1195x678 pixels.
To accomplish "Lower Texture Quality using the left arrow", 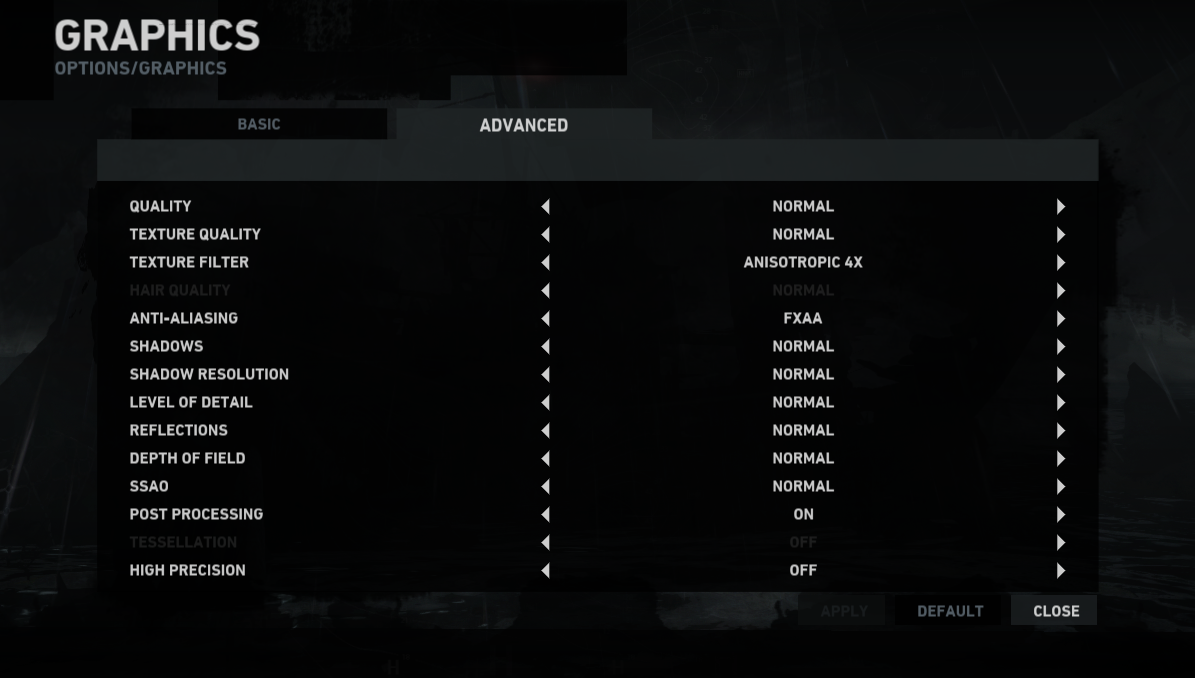I will point(545,235).
